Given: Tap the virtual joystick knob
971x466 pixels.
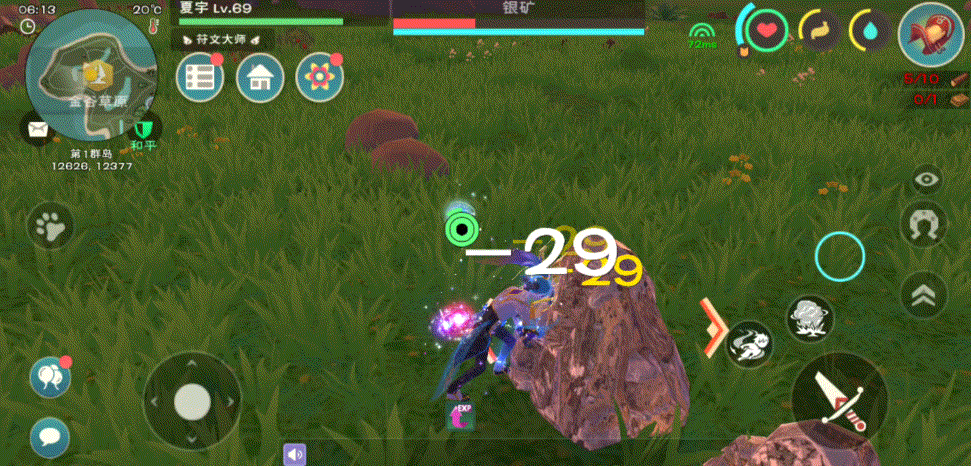Looking at the screenshot, I should point(191,402).
